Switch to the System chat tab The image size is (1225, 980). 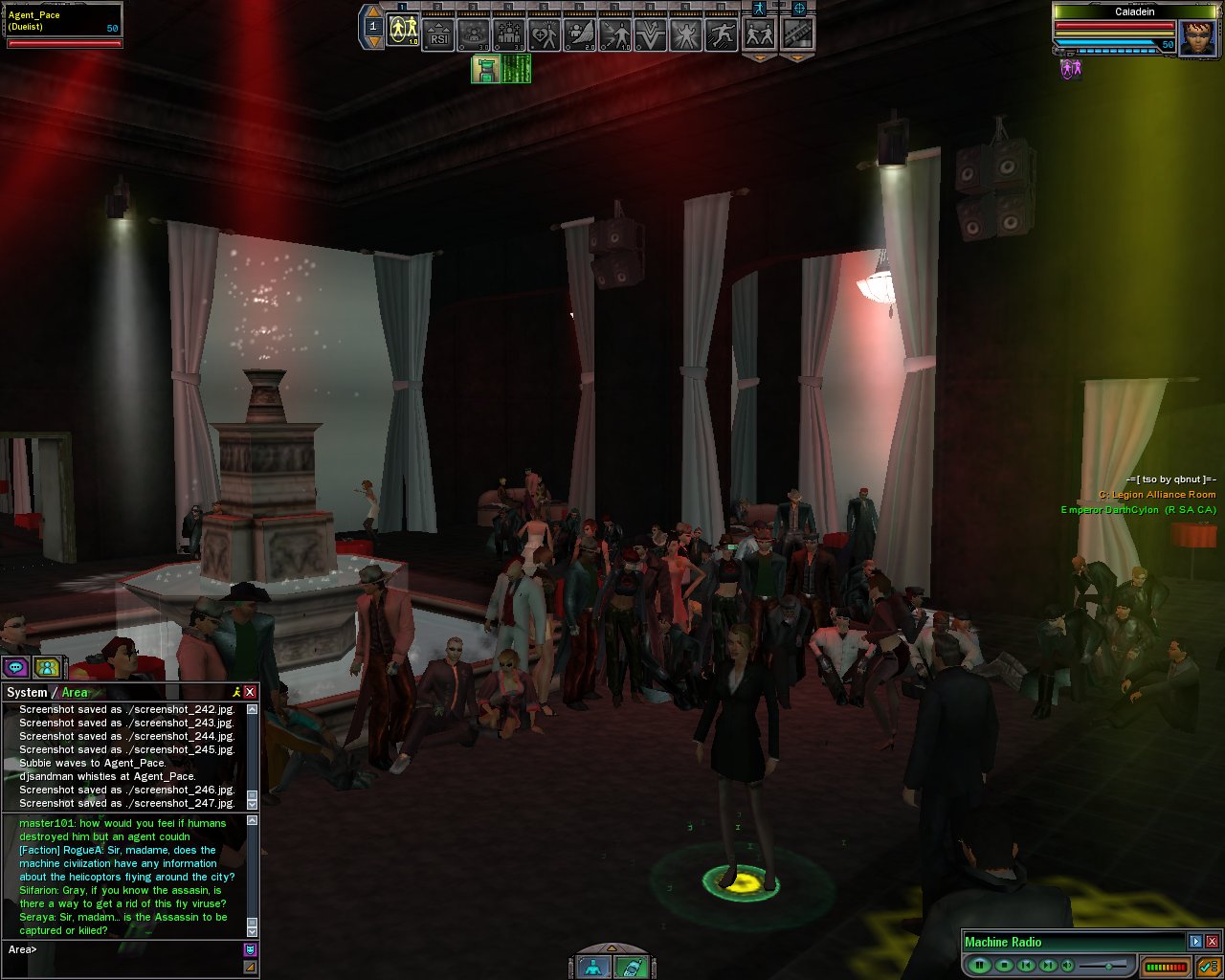[x=27, y=692]
